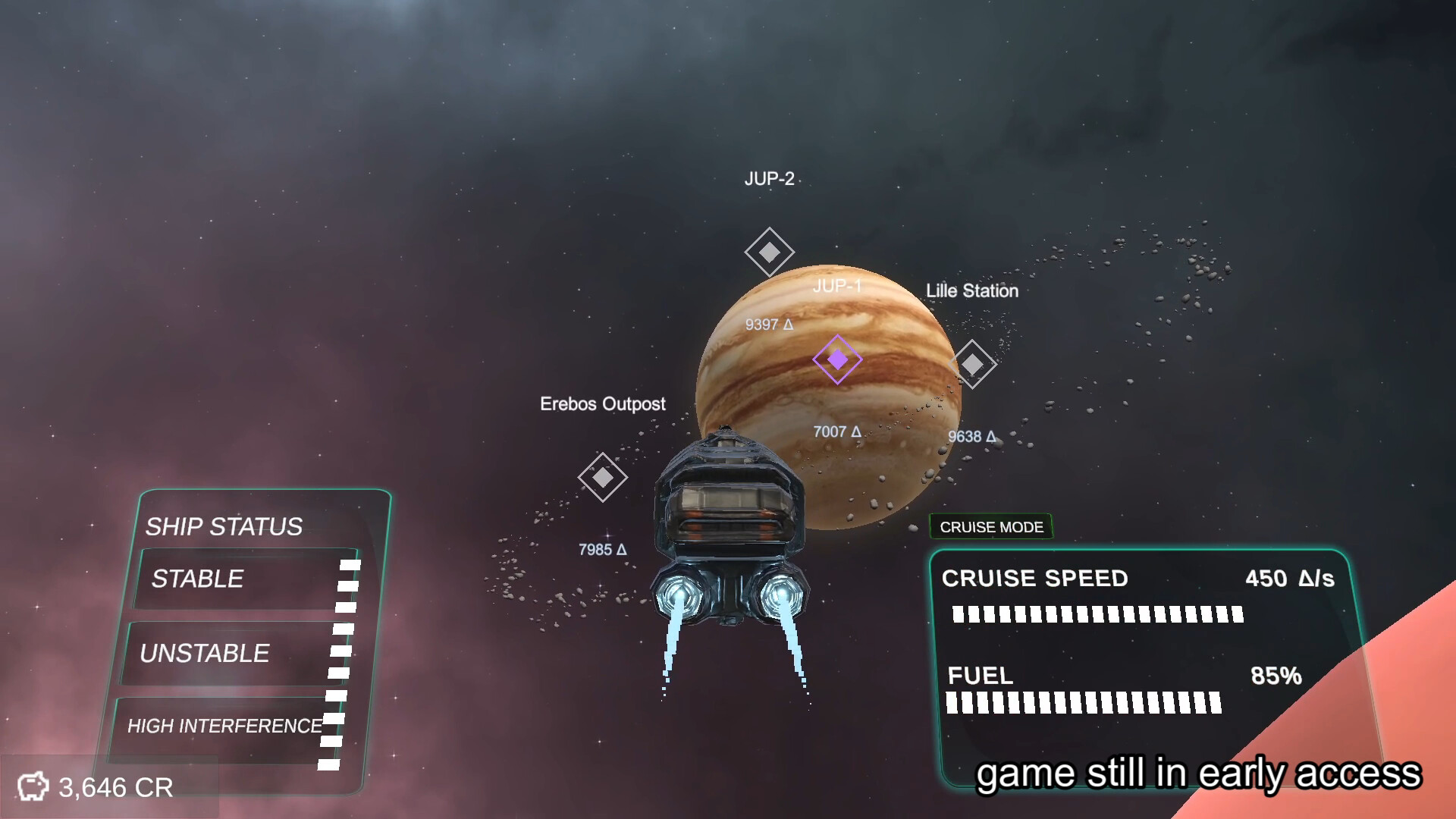Viewport: 1456px width, 819px height.
Task: Select the Erebos Outpost label text
Action: [604, 404]
